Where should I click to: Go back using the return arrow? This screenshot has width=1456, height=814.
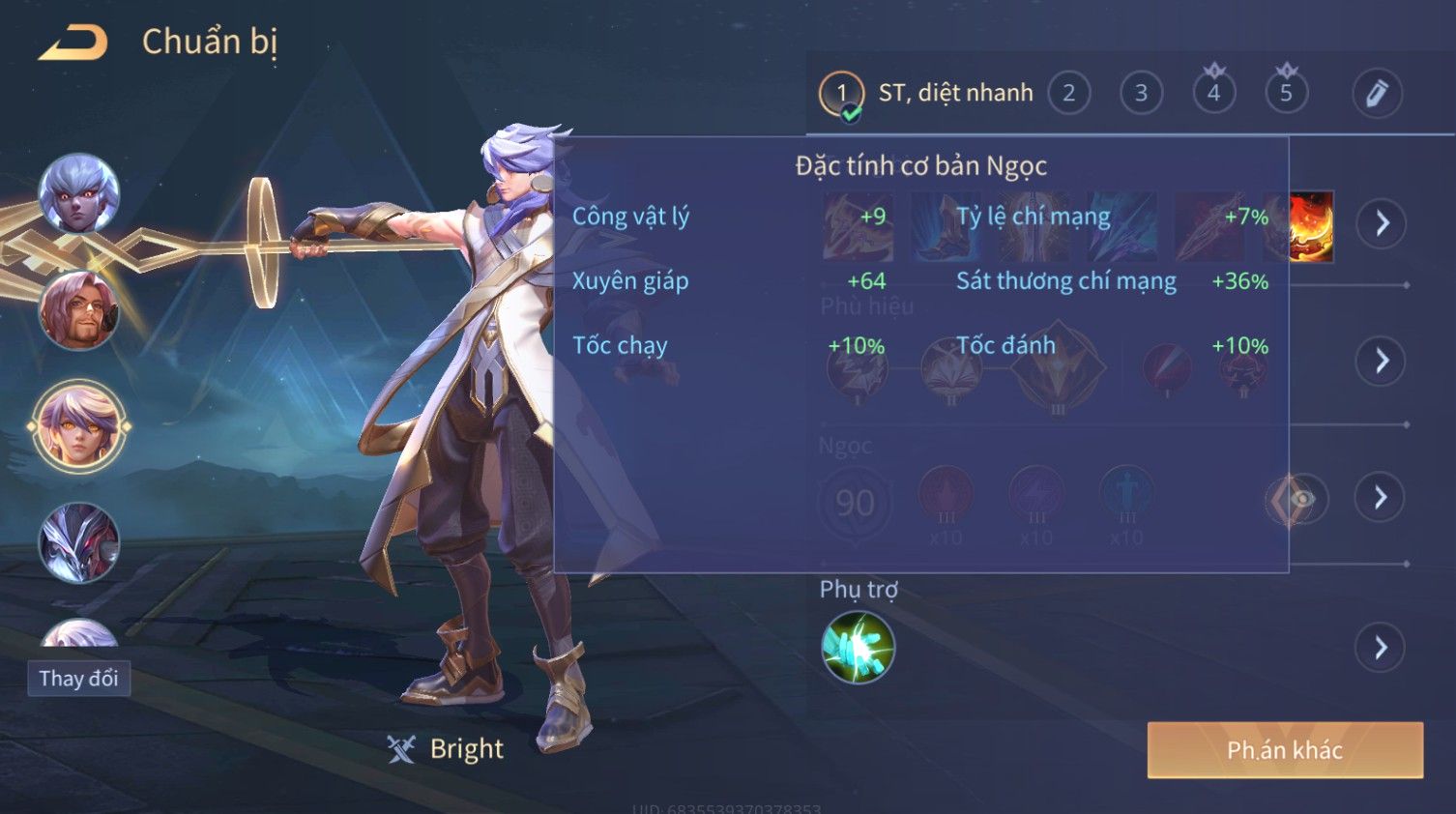pos(73,43)
